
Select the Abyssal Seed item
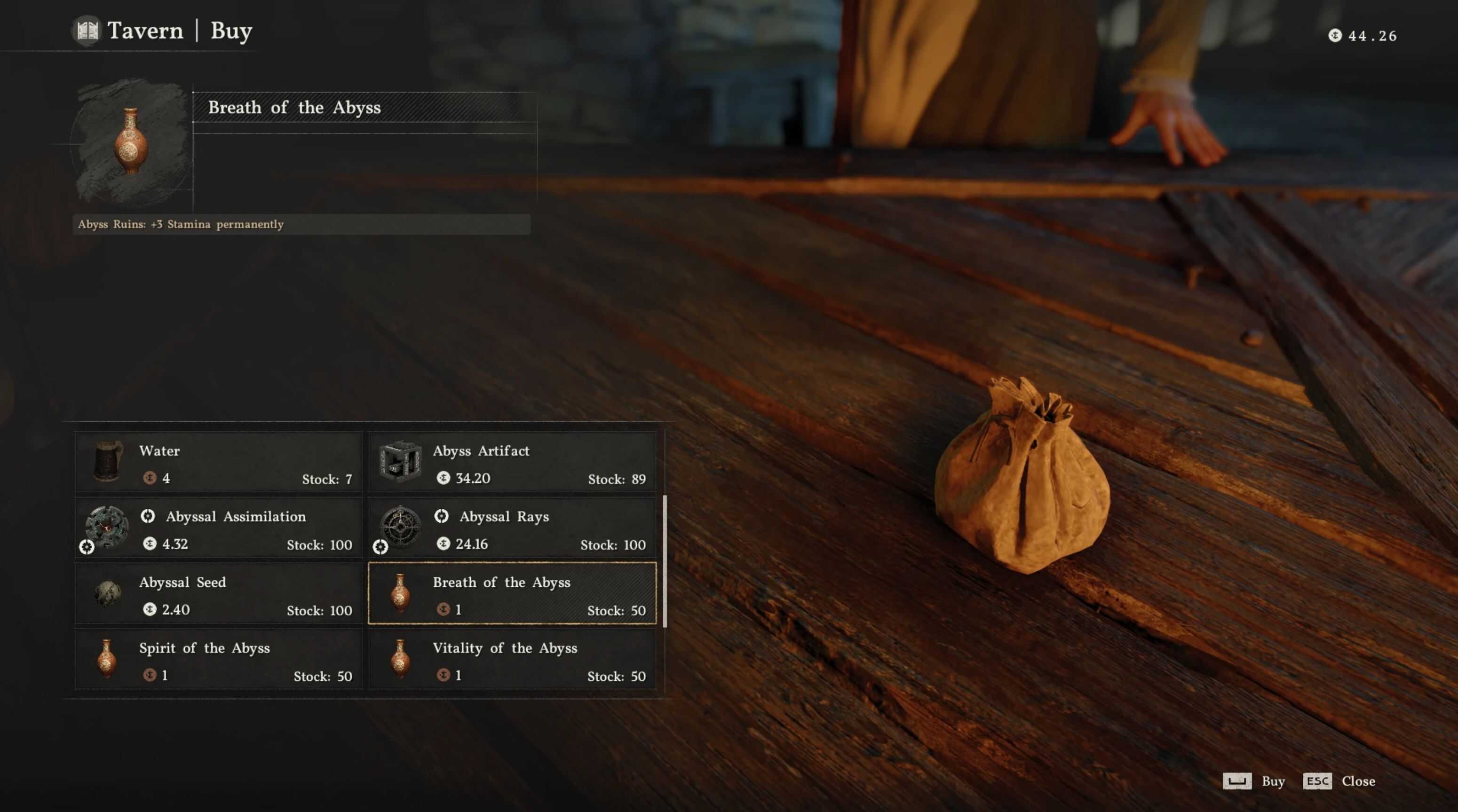click(x=219, y=594)
